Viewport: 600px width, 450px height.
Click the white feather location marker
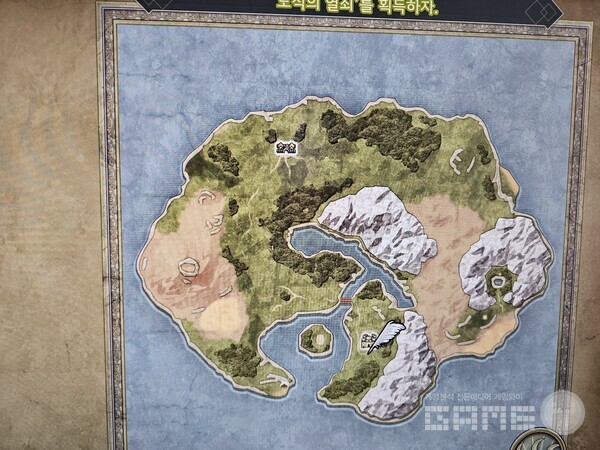coord(386,336)
